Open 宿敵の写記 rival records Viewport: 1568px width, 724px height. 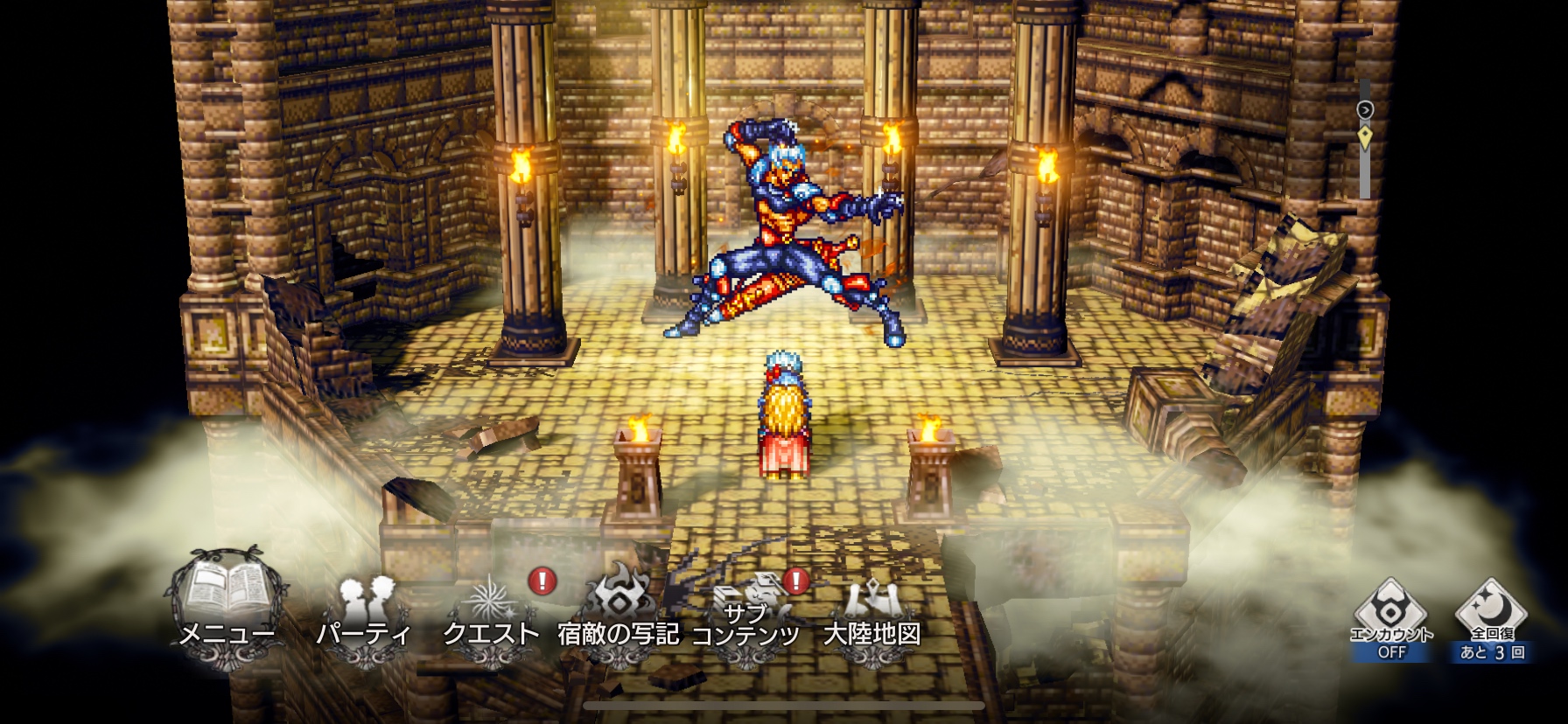619,612
